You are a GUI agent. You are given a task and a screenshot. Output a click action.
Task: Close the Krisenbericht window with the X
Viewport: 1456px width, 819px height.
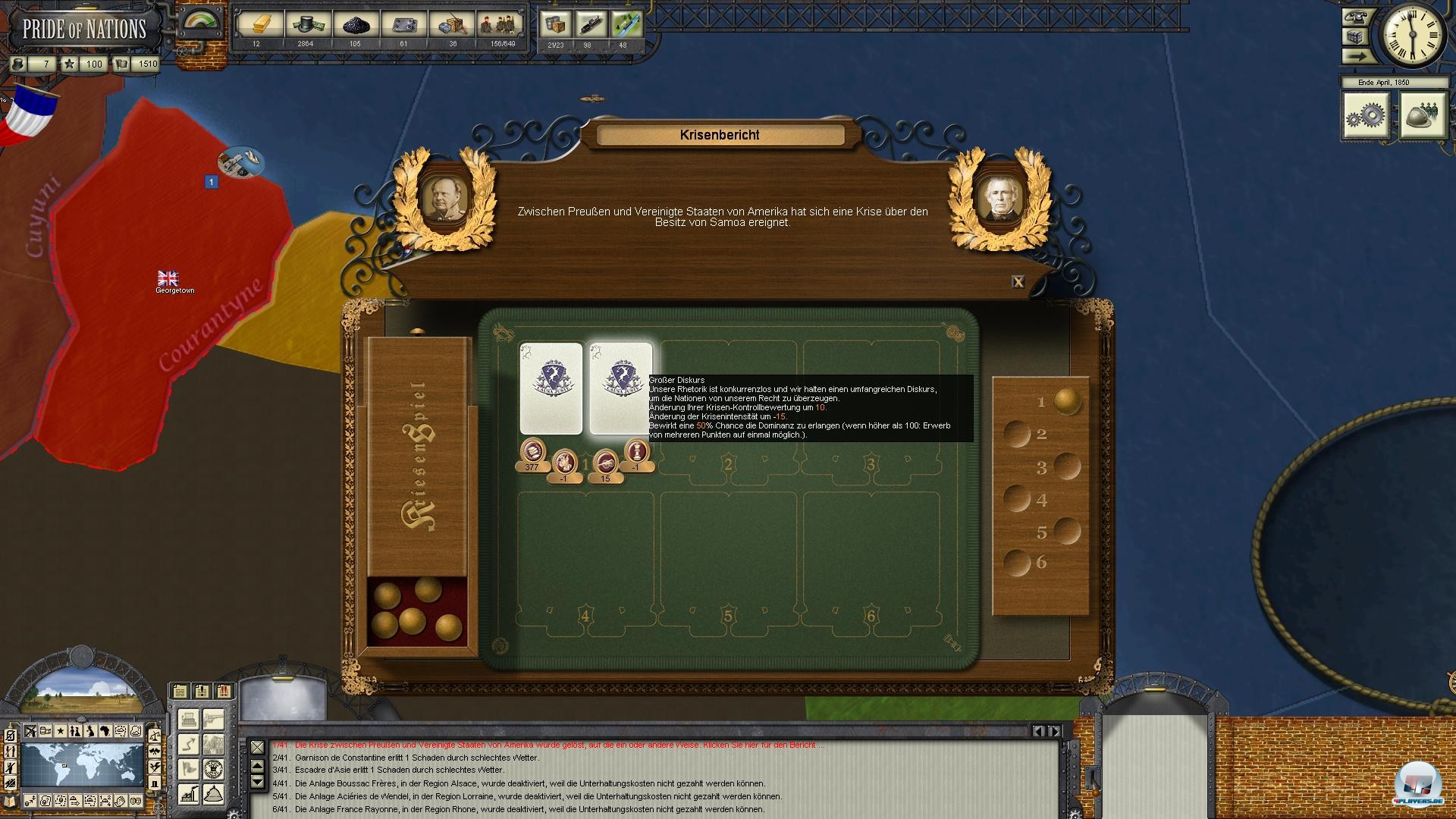1018,281
